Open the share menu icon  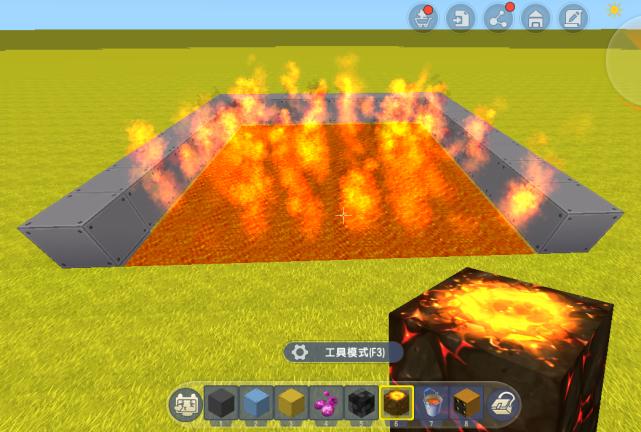pyautogui.click(x=498, y=18)
